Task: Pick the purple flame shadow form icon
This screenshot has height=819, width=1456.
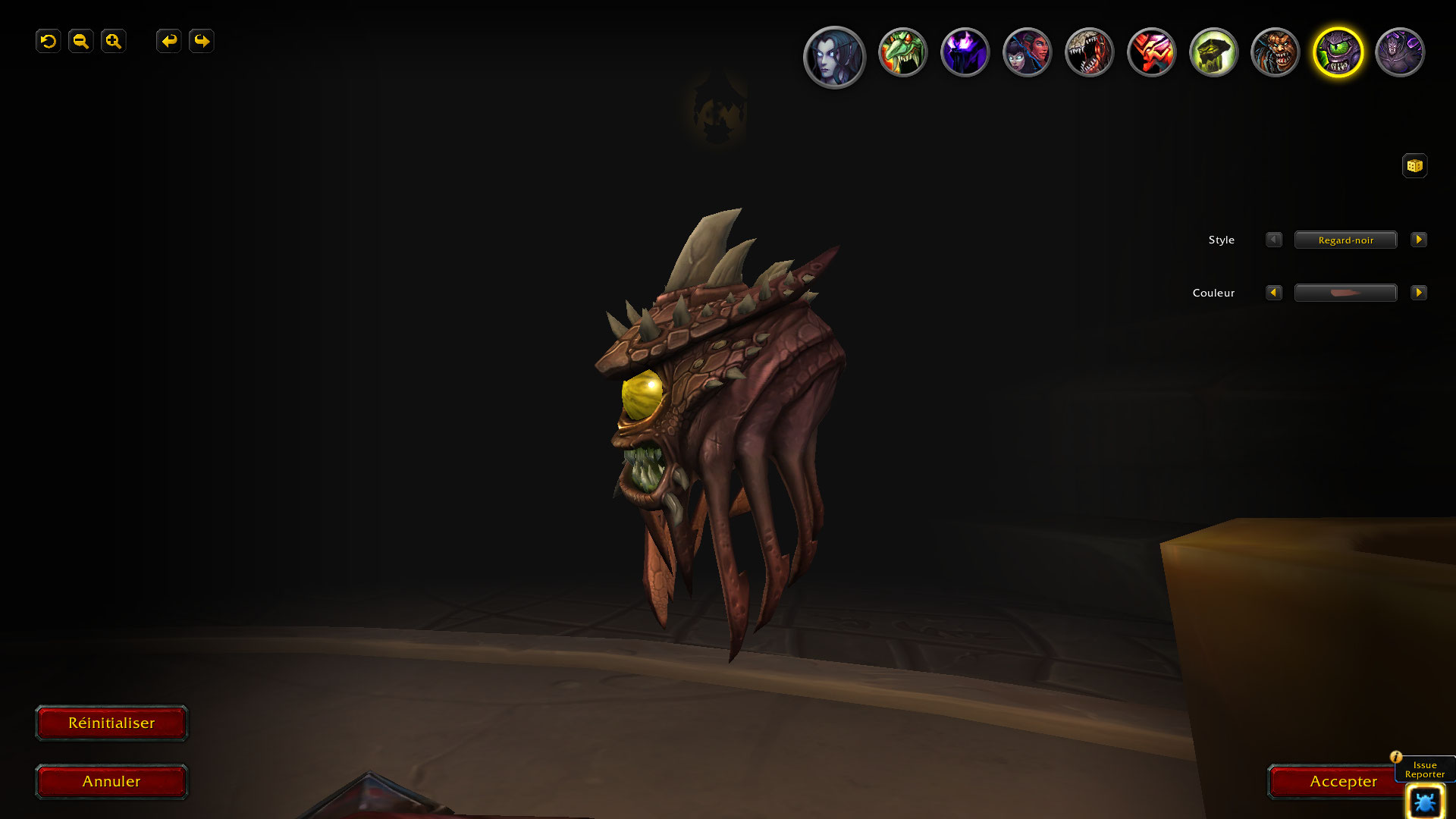Action: tap(965, 52)
